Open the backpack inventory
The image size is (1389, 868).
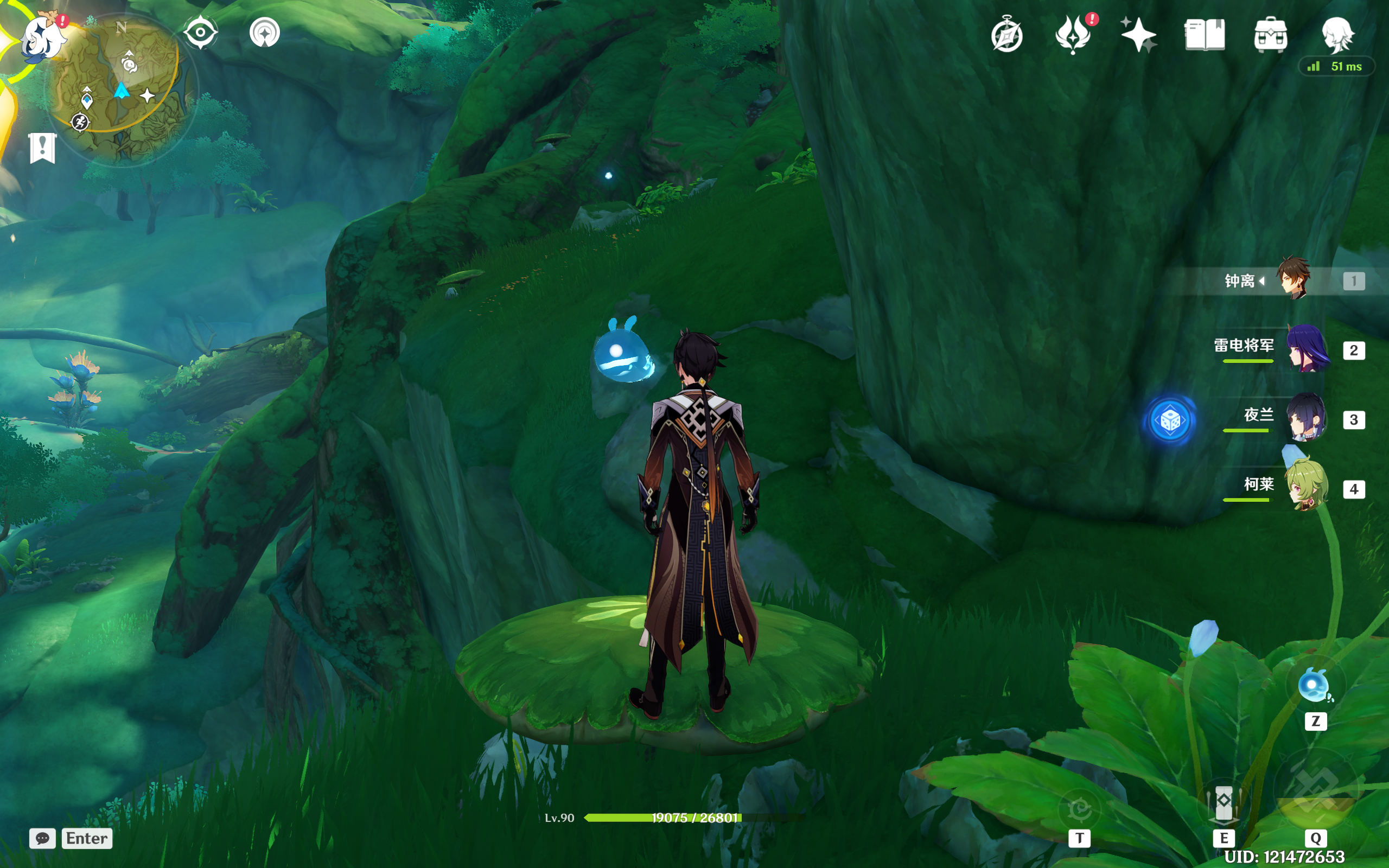coord(1270,34)
